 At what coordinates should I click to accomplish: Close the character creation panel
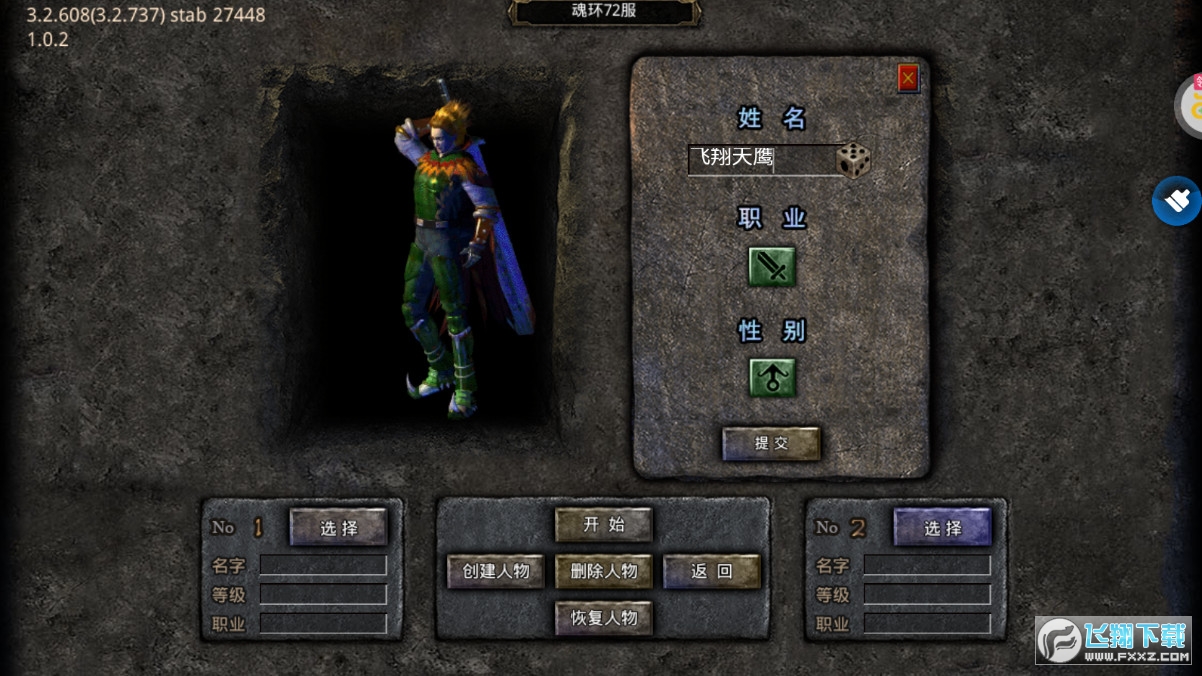coord(908,78)
